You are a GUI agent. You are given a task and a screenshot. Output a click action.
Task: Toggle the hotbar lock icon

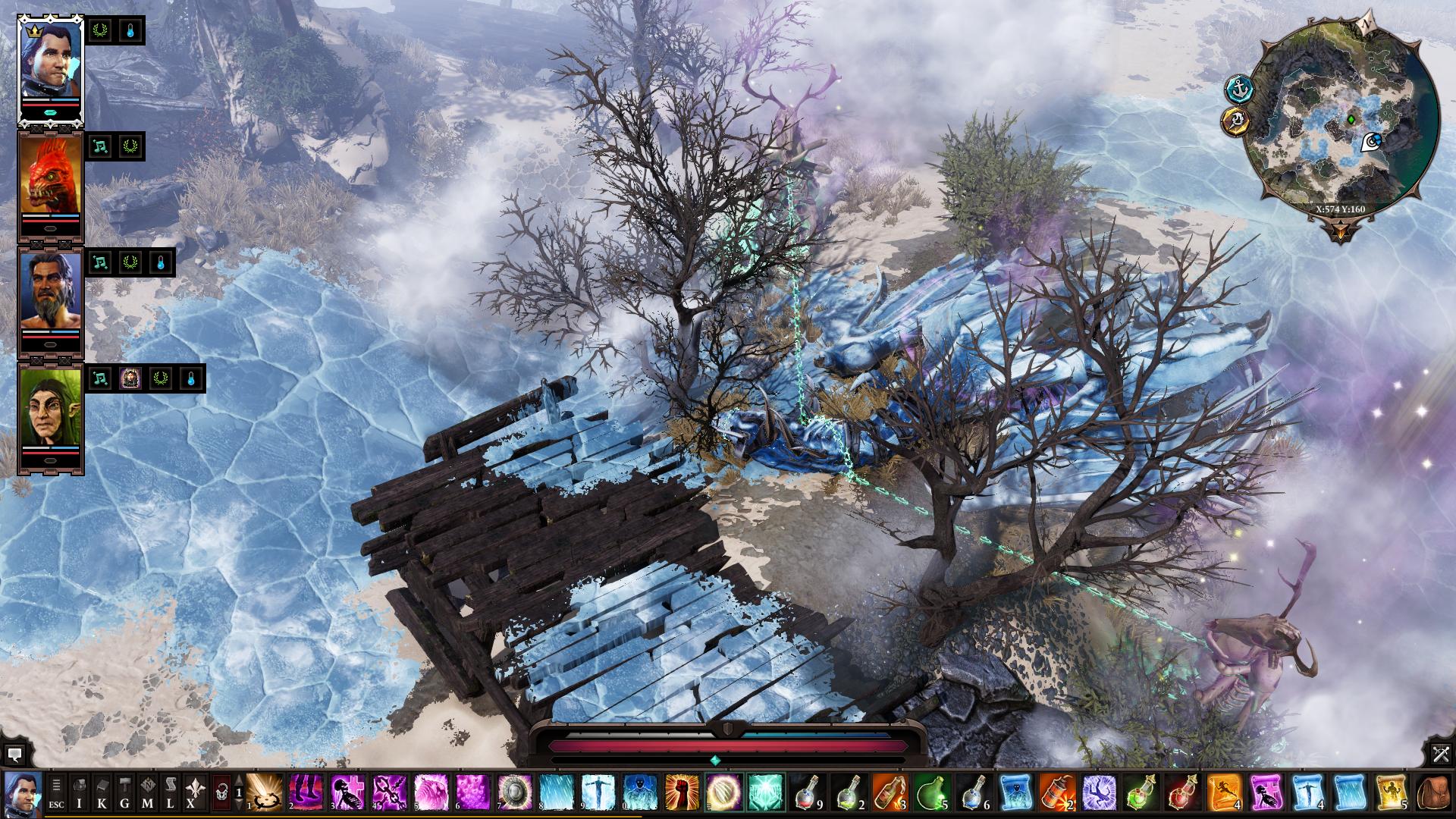pos(221,793)
